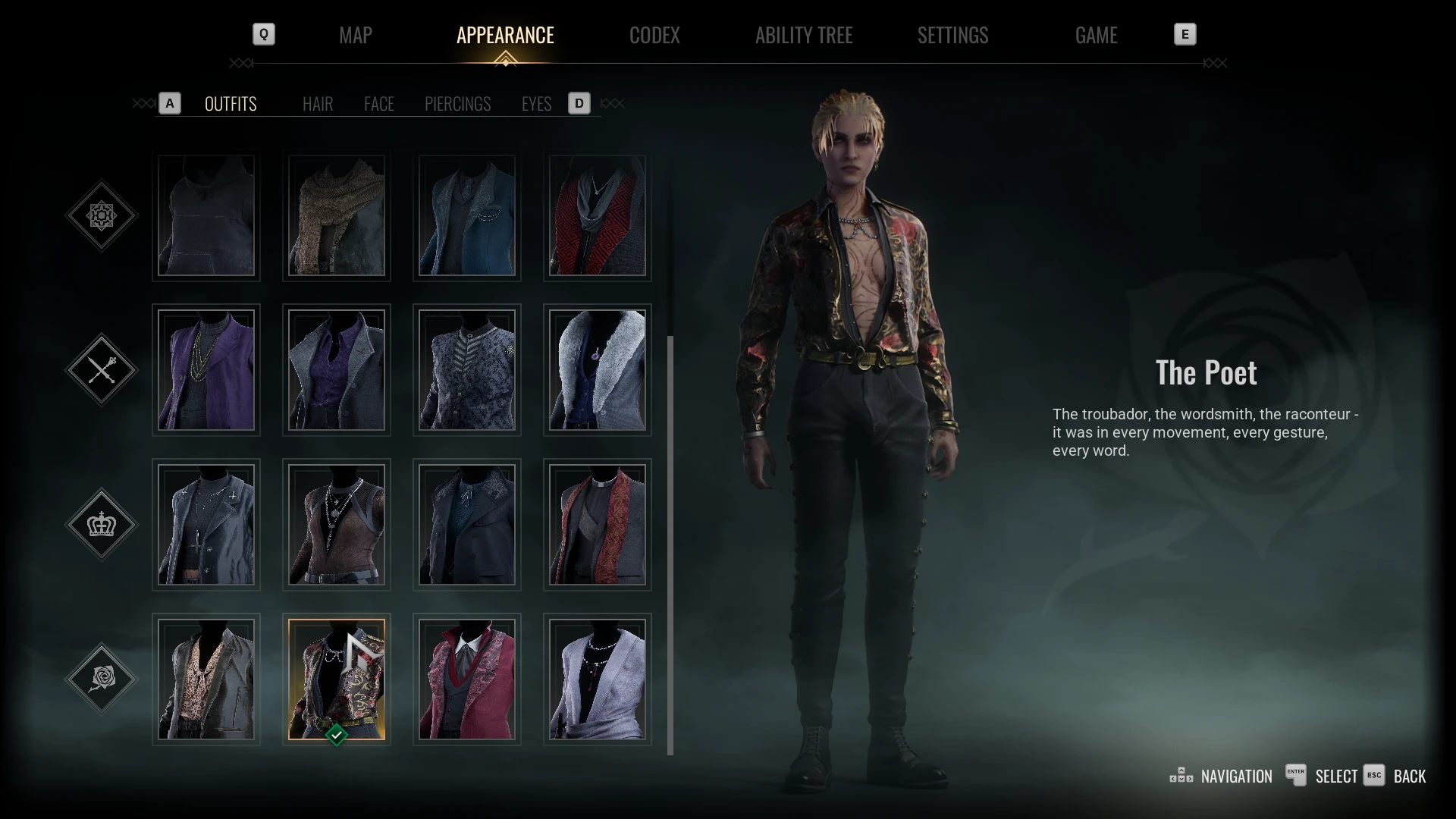Screen dimensions: 1456x819
Task: Switch to the Codex tab
Action: pyautogui.click(x=654, y=35)
